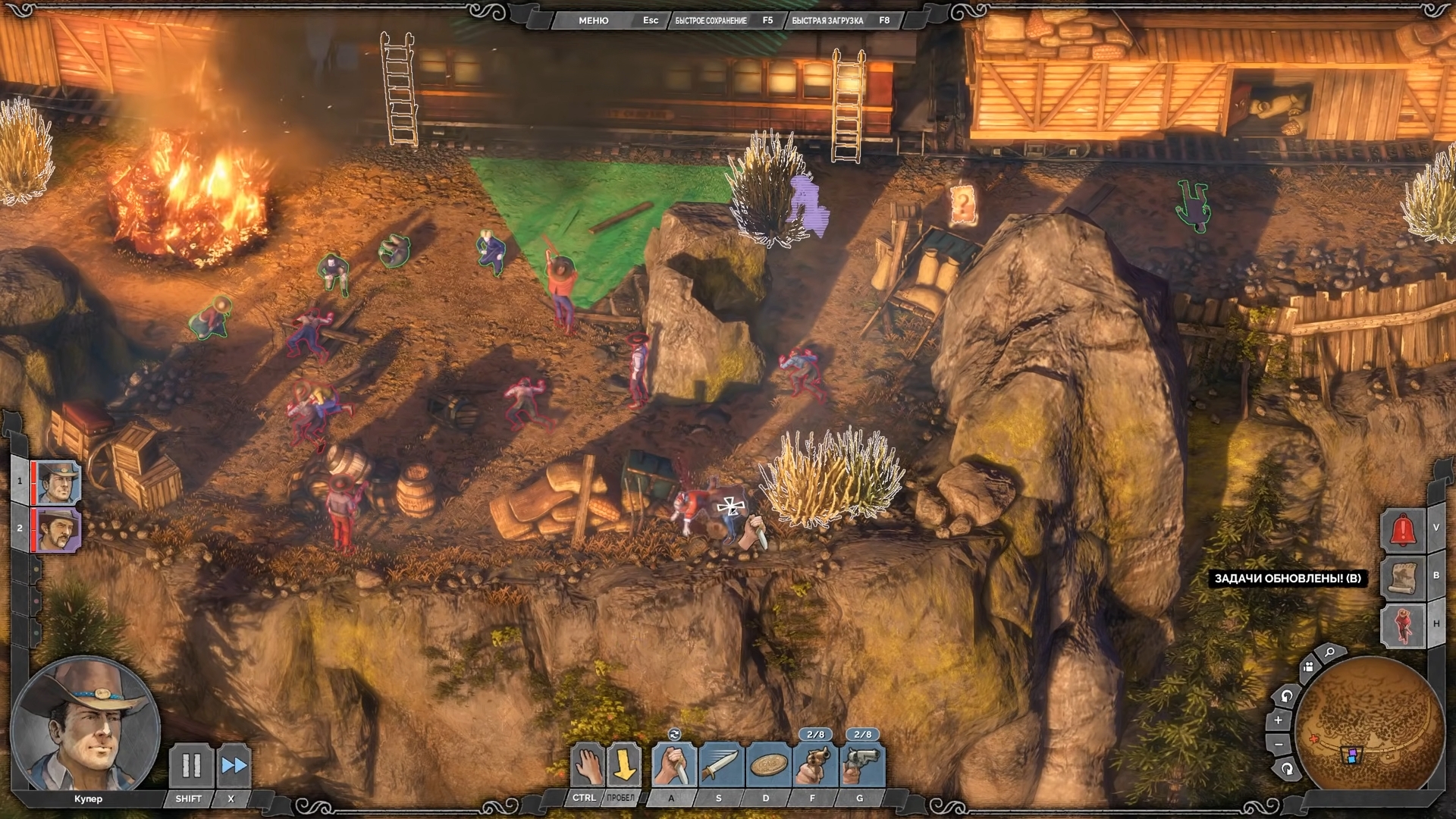Toggle the yellow down-arrow crouch action

coord(624,766)
